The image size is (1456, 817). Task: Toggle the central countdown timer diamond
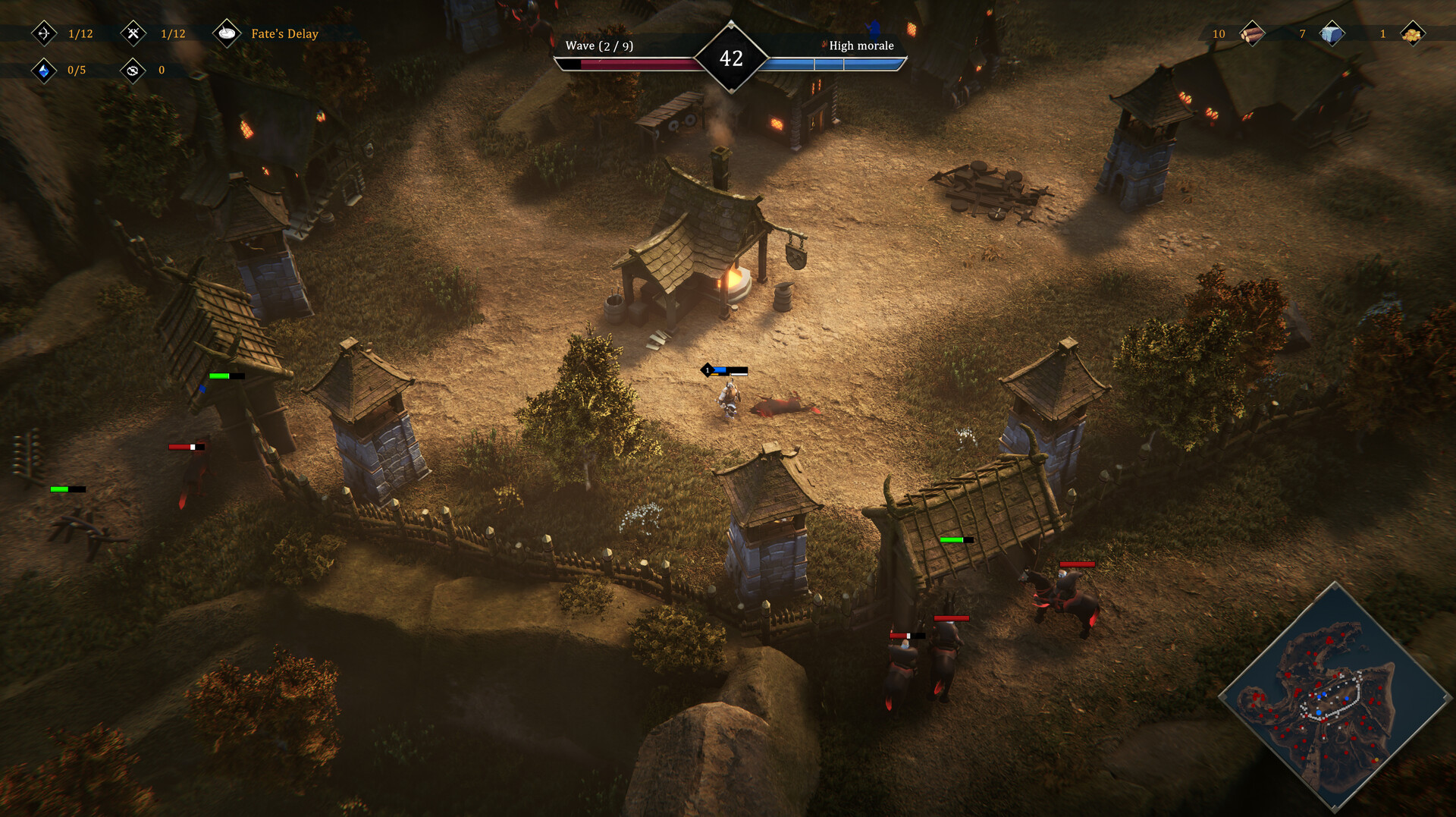point(732,57)
